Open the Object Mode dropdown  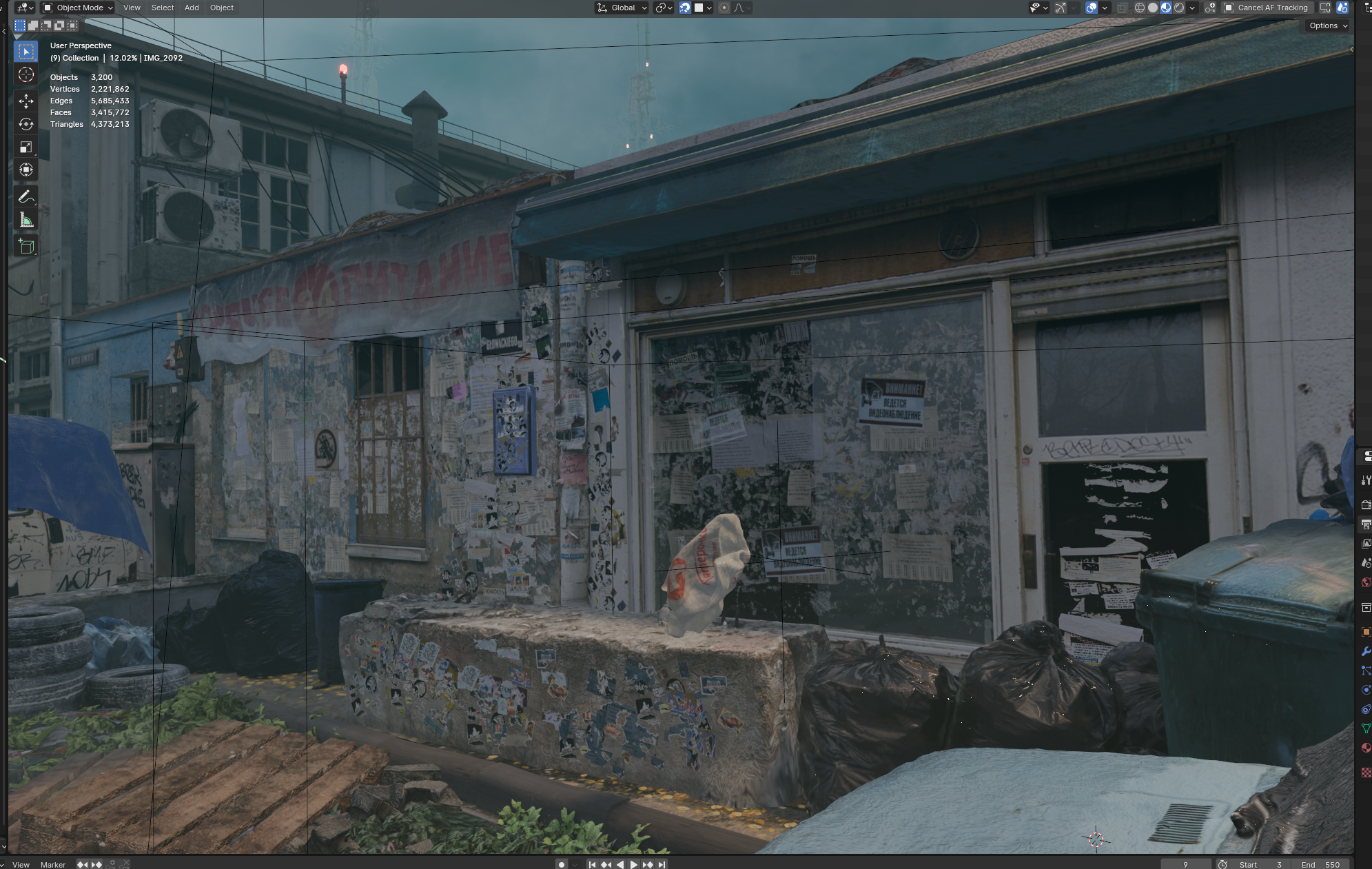(78, 8)
